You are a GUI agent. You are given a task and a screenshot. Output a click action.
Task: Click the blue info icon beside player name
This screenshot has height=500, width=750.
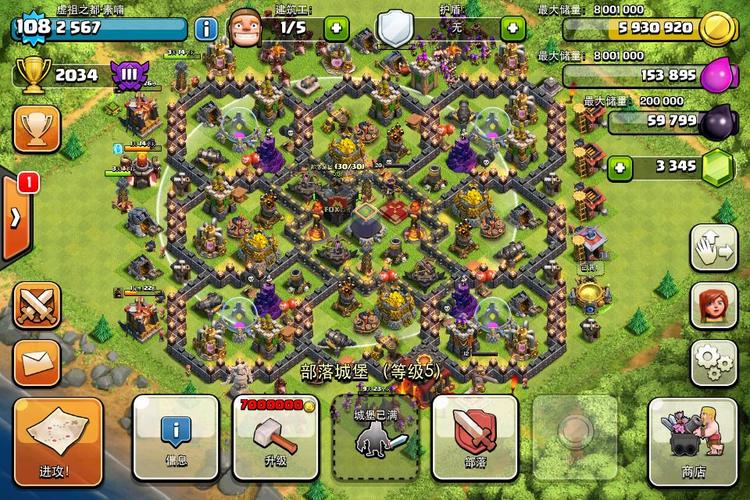click(206, 28)
